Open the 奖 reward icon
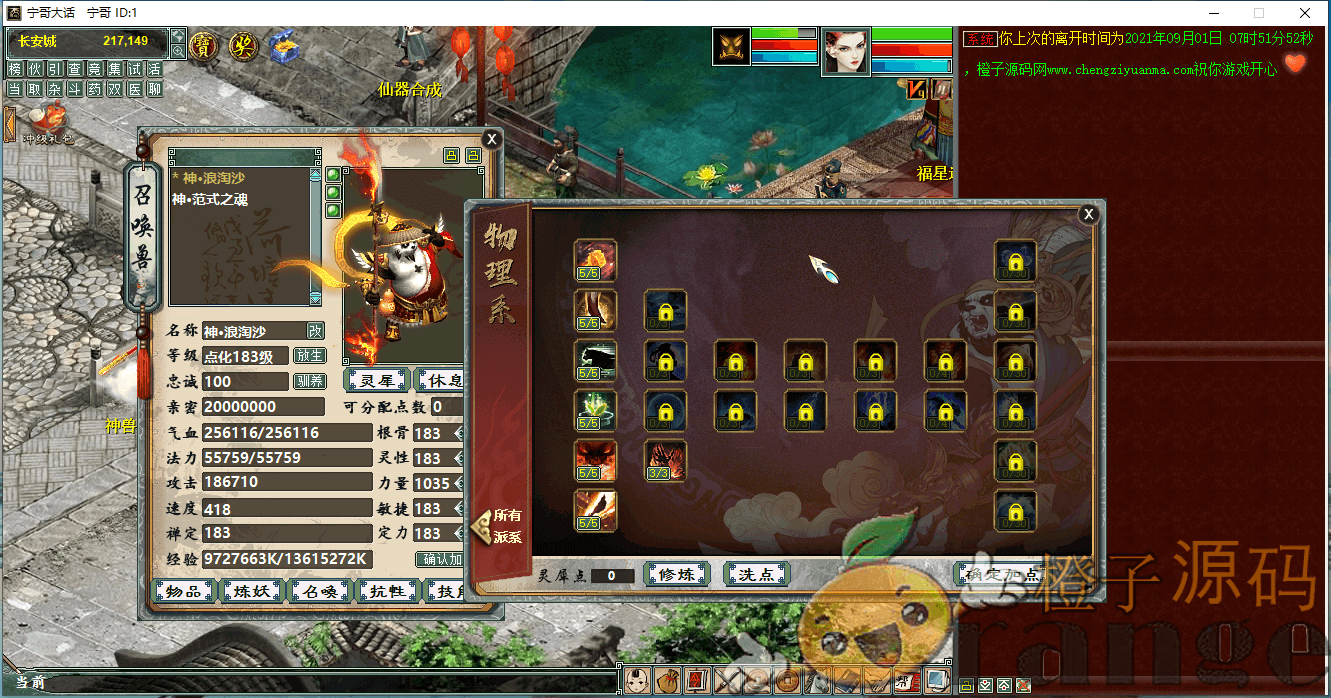 click(243, 45)
